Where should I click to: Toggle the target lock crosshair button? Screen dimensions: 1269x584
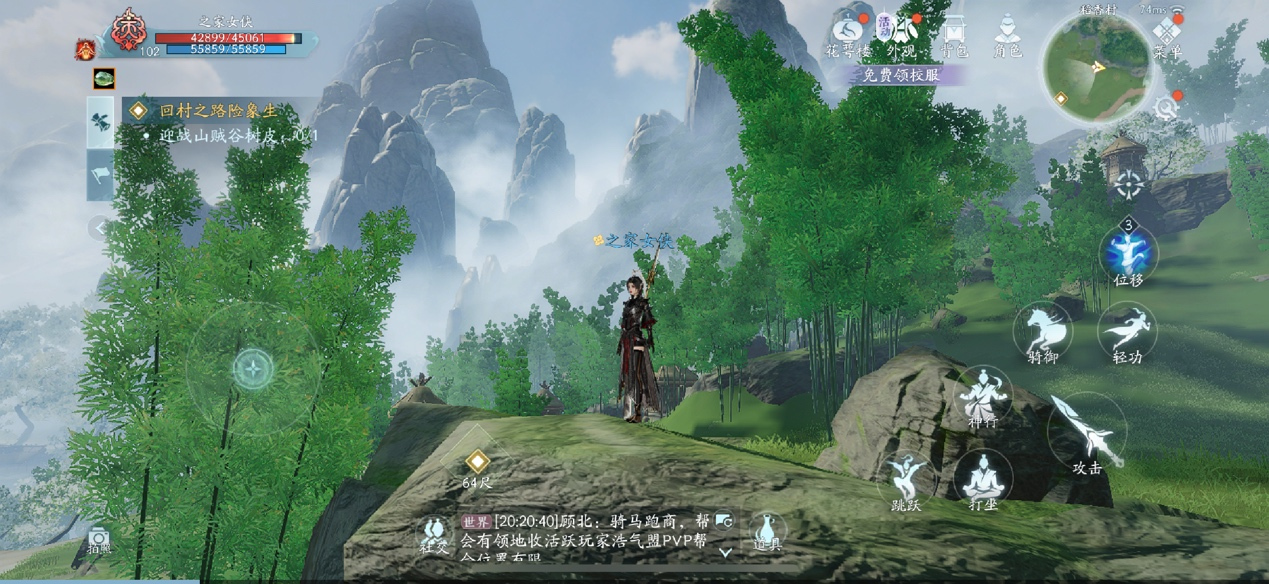click(x=1129, y=186)
